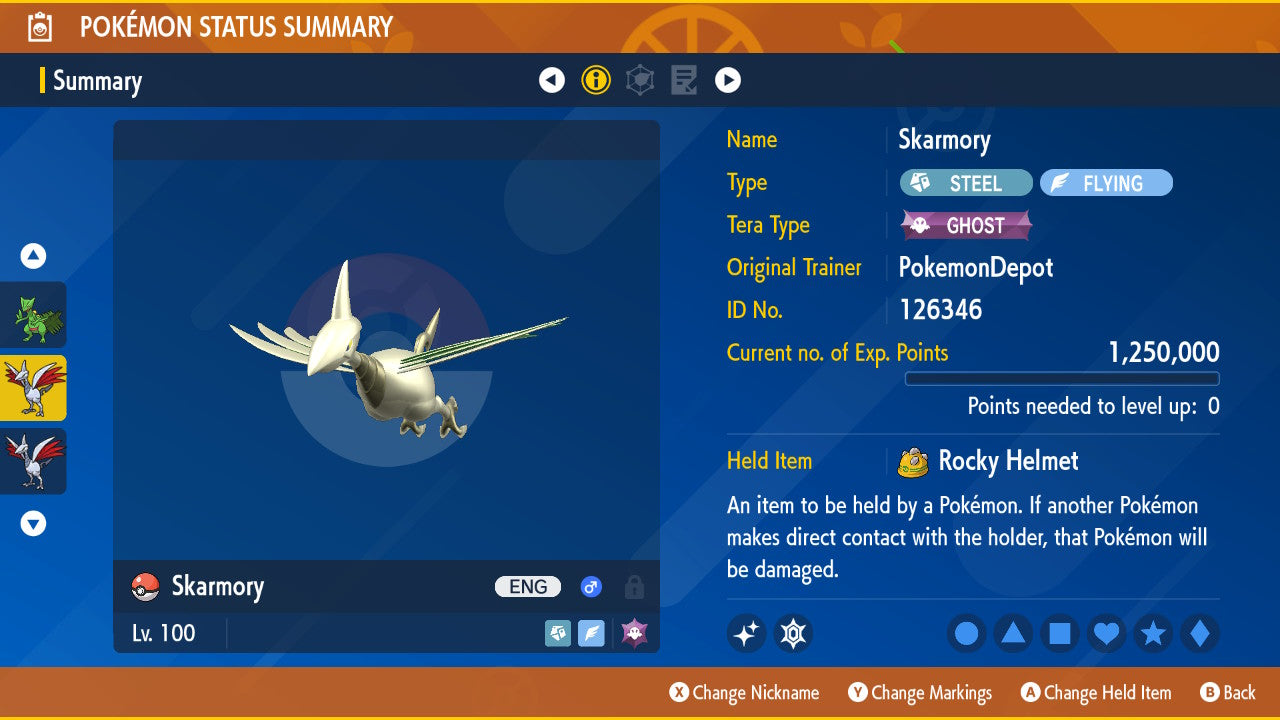
Task: Toggle the square marking
Action: click(x=1060, y=634)
